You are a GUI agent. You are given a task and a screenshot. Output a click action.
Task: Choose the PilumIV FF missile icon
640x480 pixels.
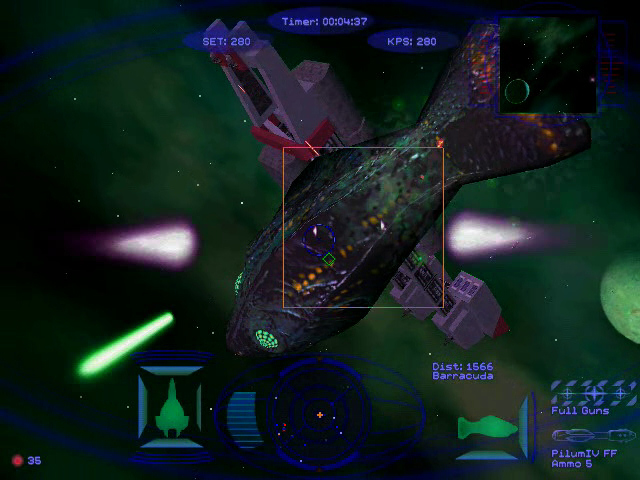point(592,436)
